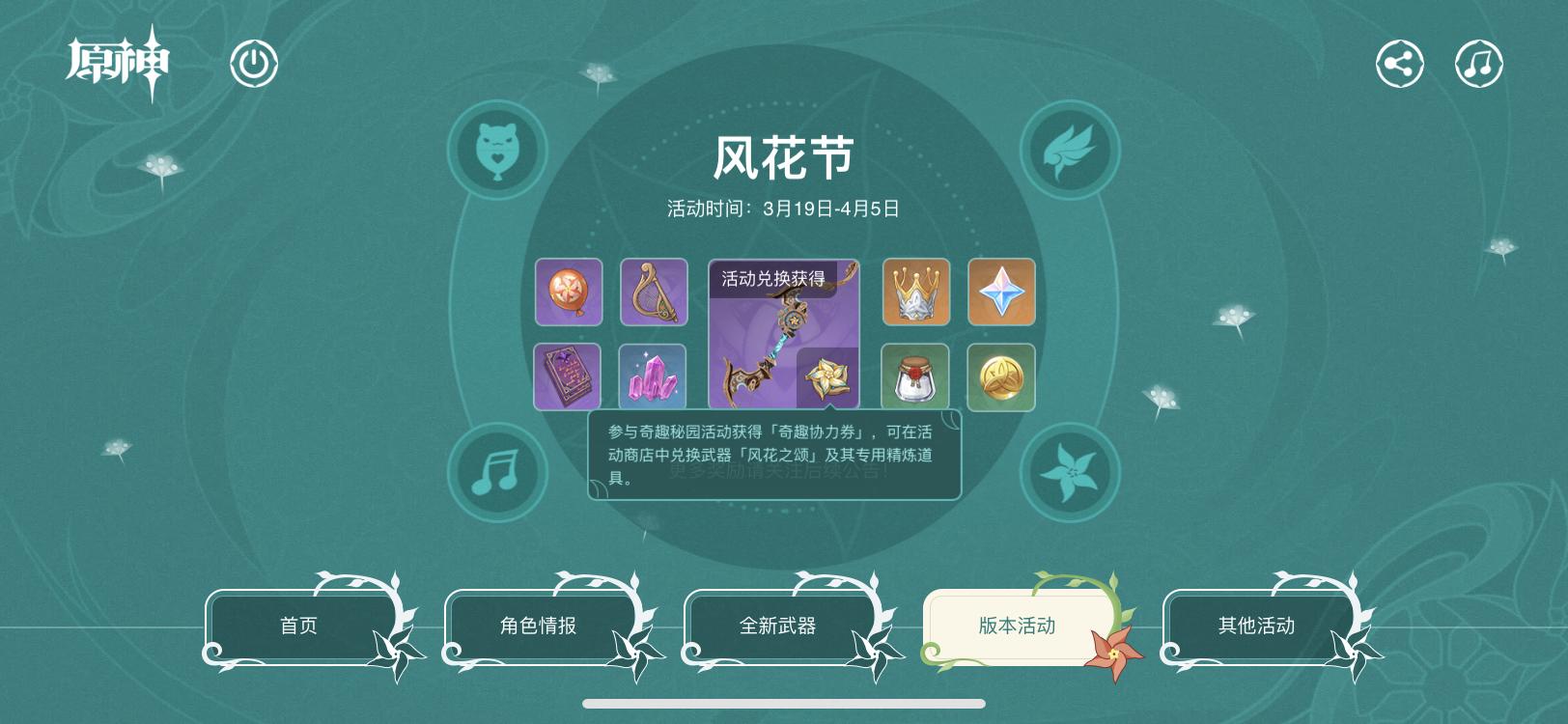
Task: Click the Primogem reward thumbnail
Action: [1001, 292]
